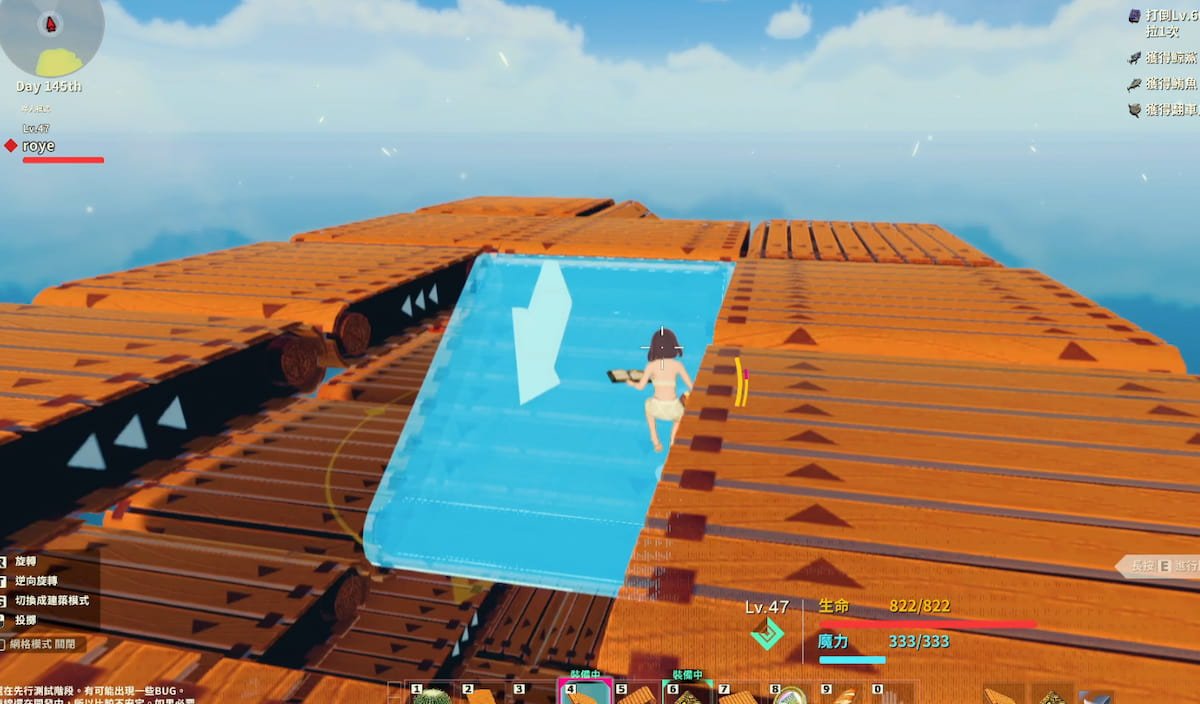Select hotbar slot 1 with the green item
Screen dimensions: 1200x704
tap(432, 695)
